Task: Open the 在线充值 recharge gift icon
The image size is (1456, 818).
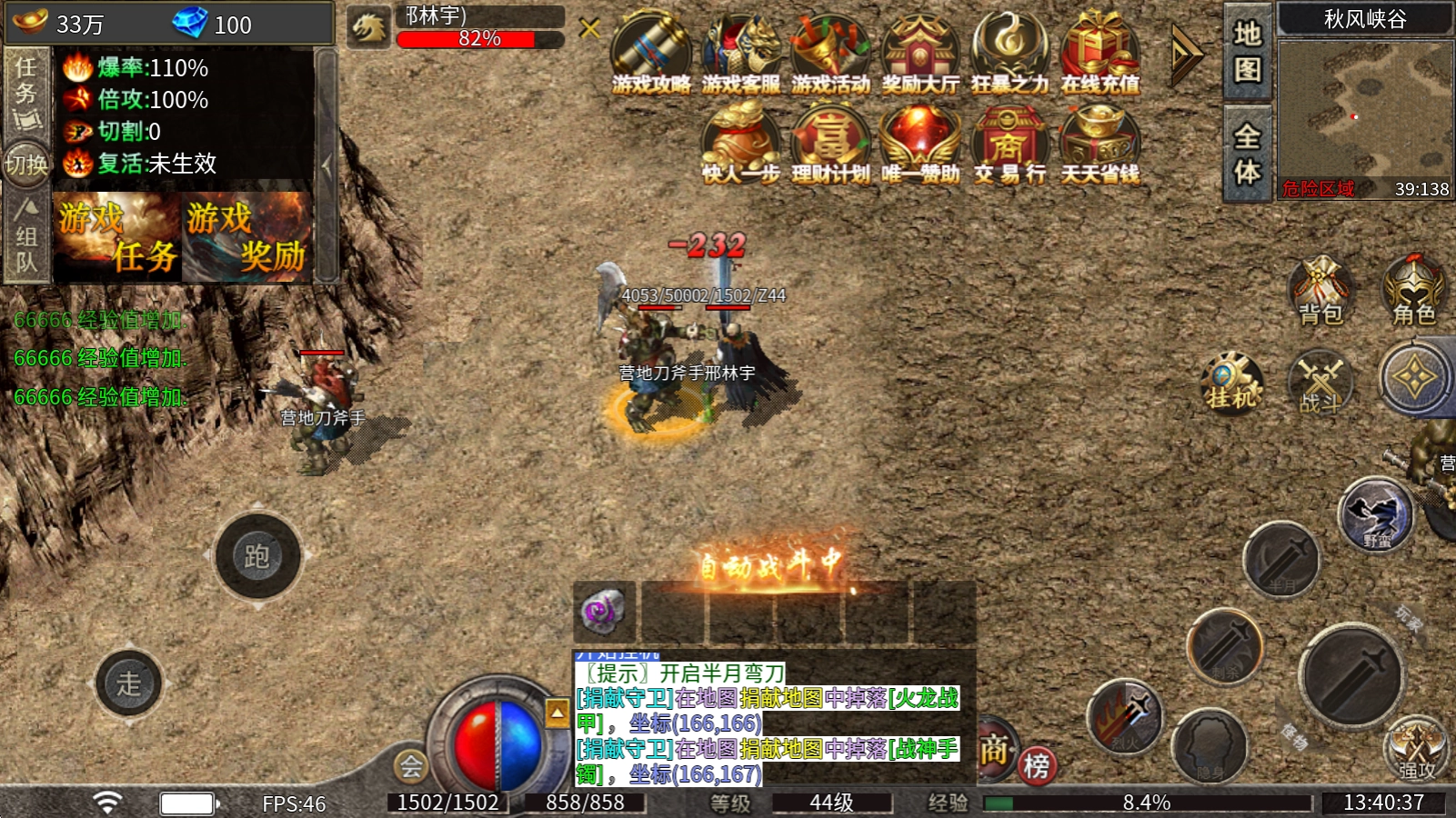Action: pos(1100,53)
